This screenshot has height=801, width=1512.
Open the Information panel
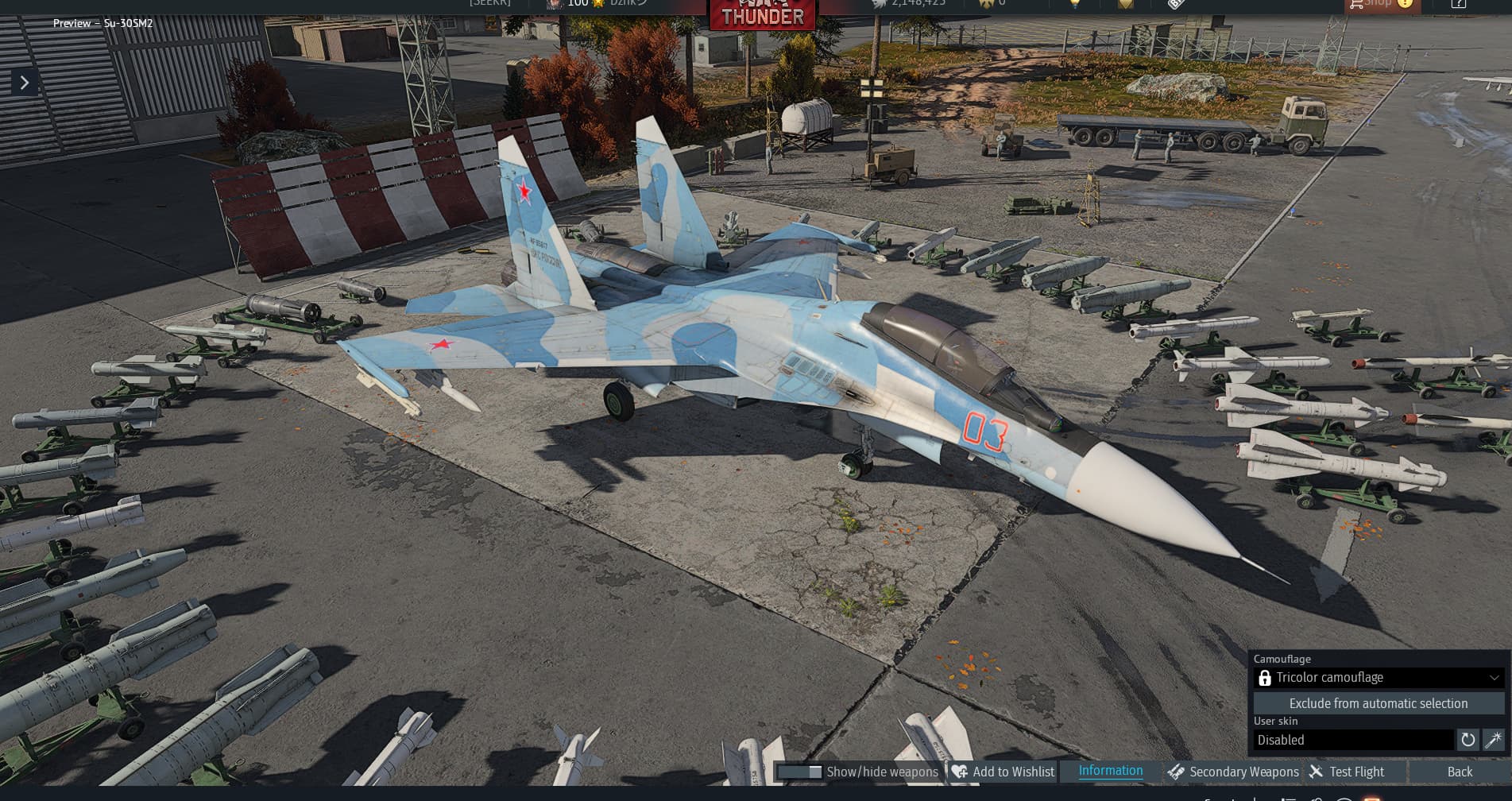[x=1110, y=771]
